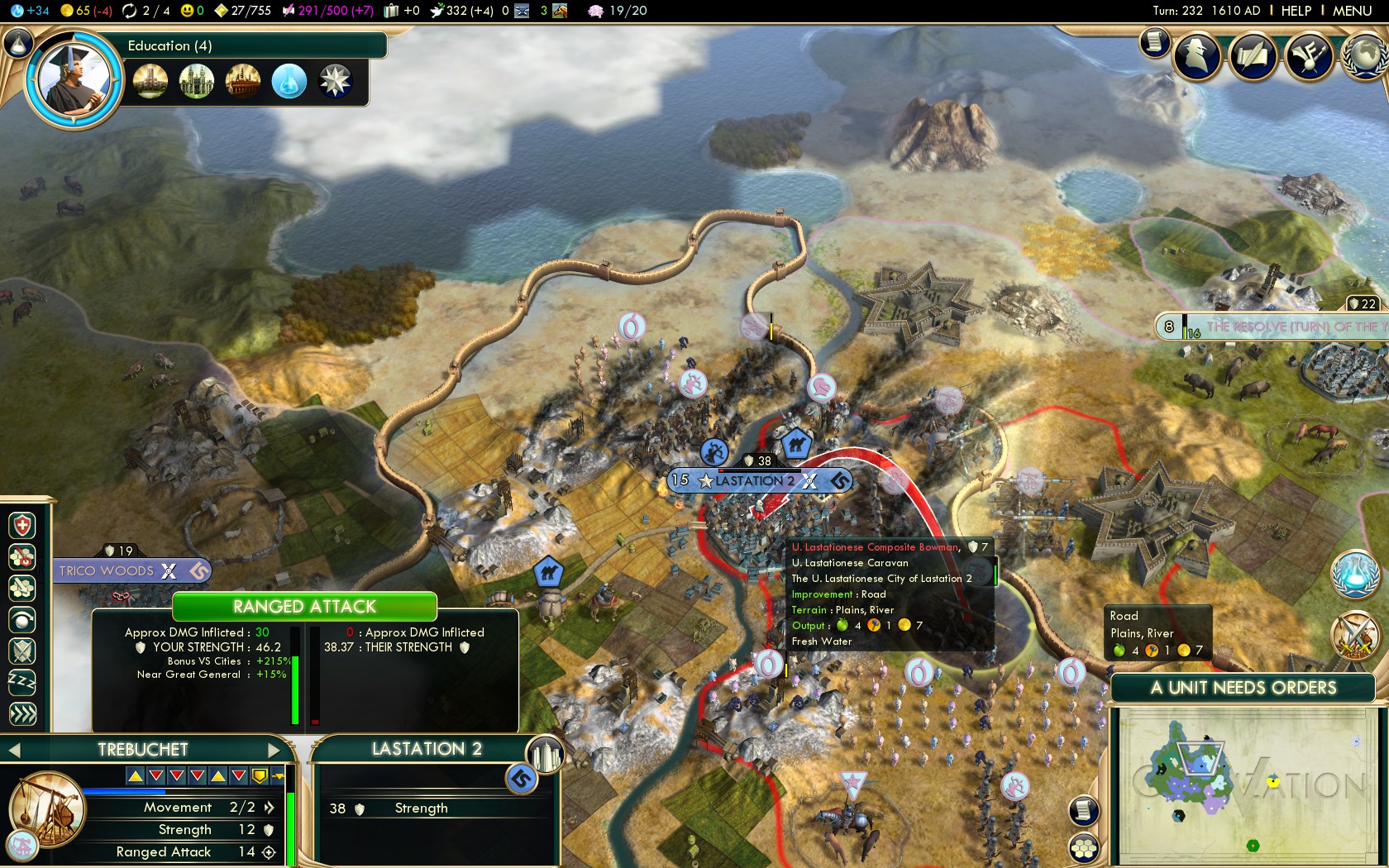This screenshot has width=1389, height=868.
Task: Open the HELP Civilopedia link
Action: [x=1296, y=11]
